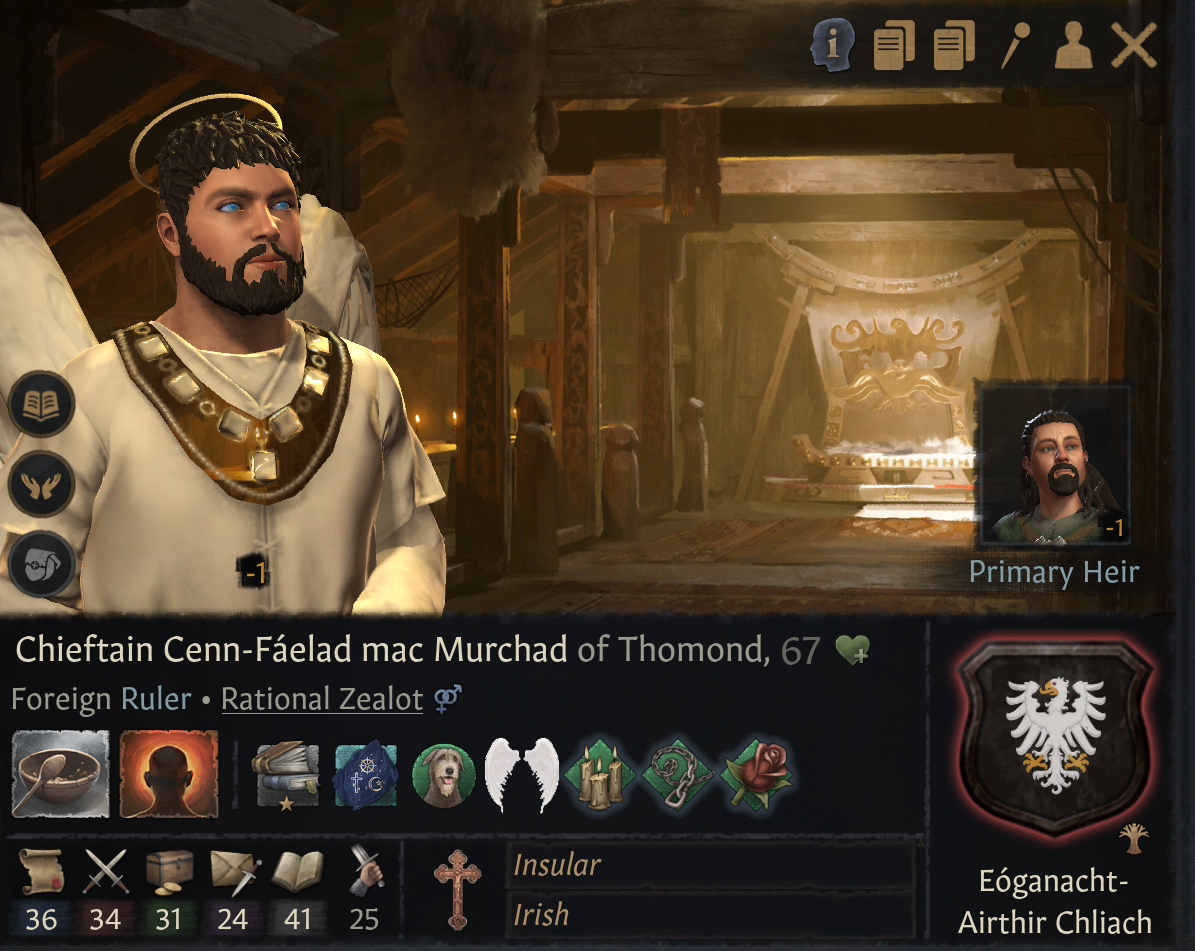Screen dimensions: 1195x951
Task: Select the red rose trait icon
Action: (756, 775)
